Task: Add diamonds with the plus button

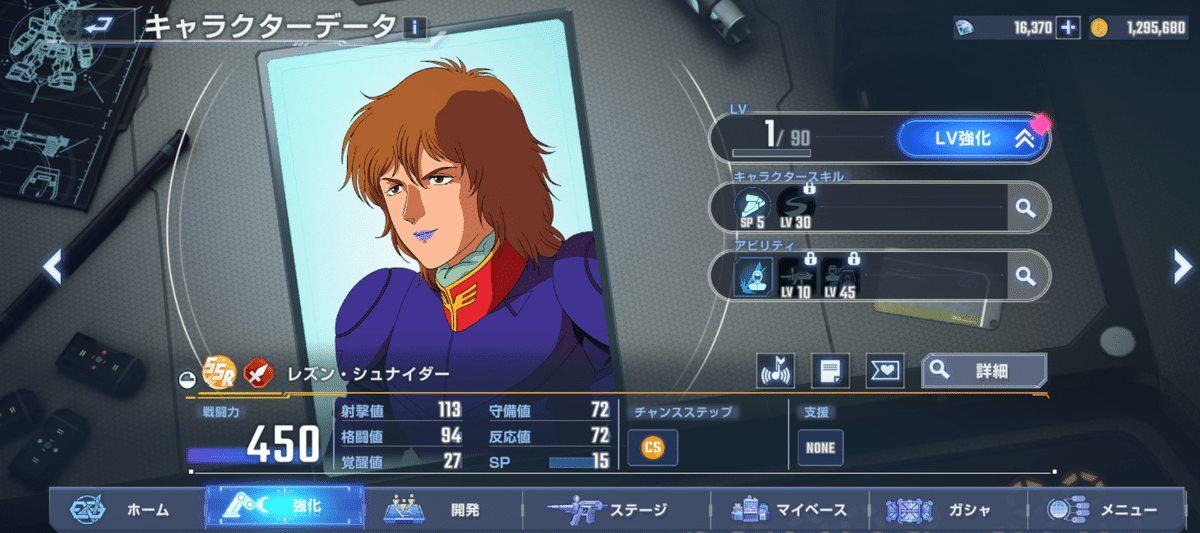Action: click(x=1068, y=27)
